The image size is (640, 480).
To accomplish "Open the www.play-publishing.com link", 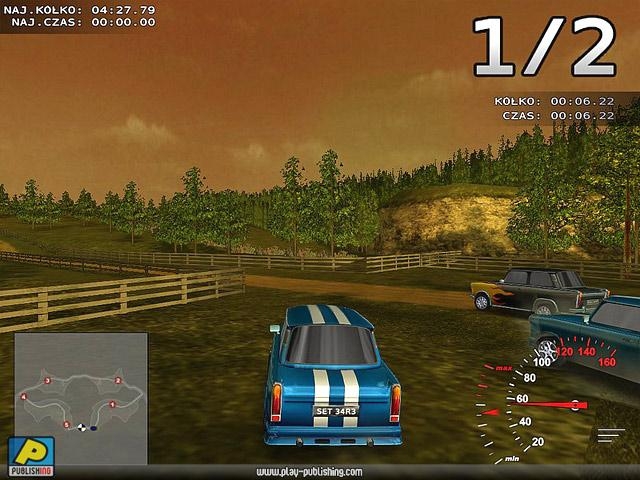I will point(309,472).
